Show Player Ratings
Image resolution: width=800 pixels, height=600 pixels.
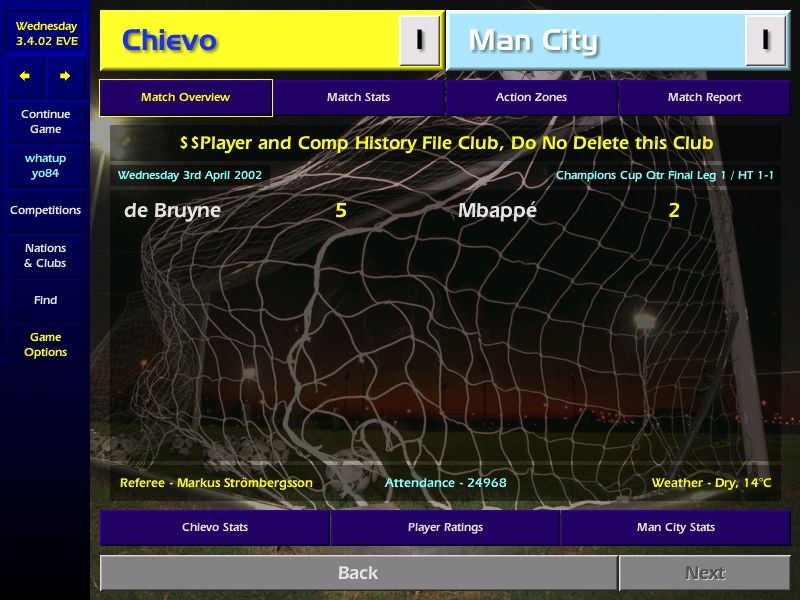(x=445, y=527)
